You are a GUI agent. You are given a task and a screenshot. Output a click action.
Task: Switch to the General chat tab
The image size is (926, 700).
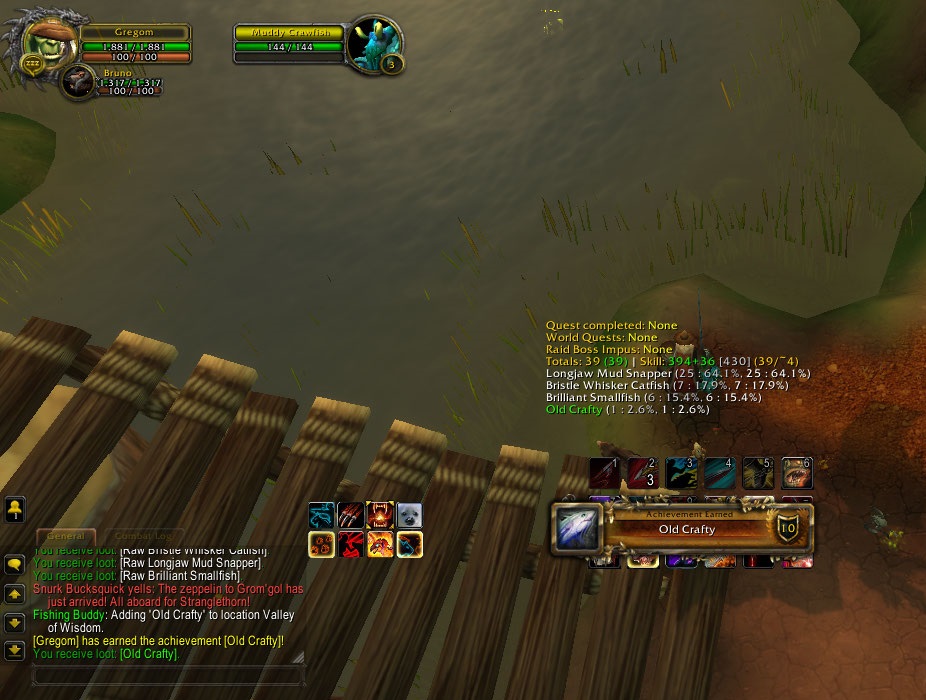pyautogui.click(x=66, y=536)
